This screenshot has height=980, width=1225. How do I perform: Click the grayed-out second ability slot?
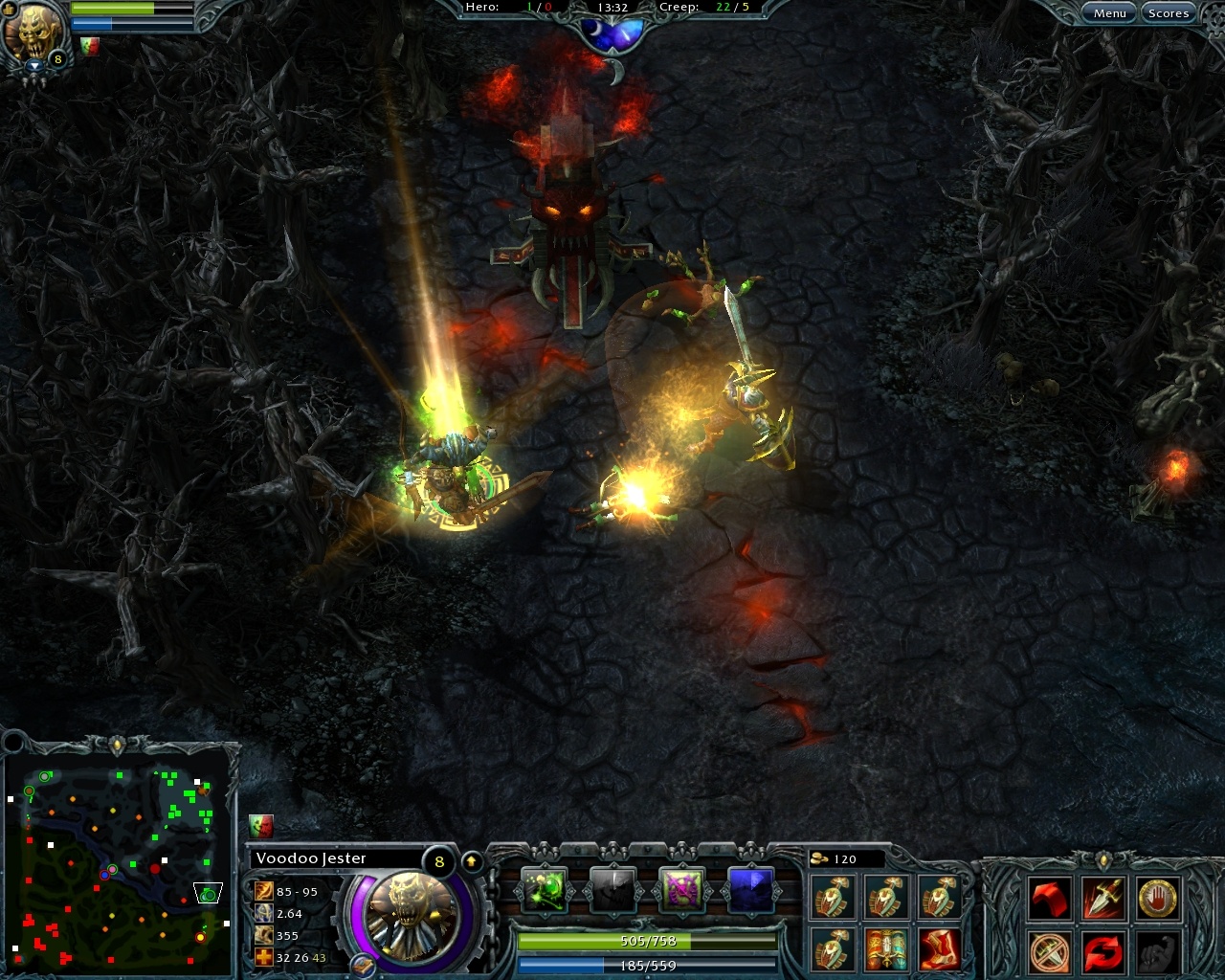coord(612,888)
